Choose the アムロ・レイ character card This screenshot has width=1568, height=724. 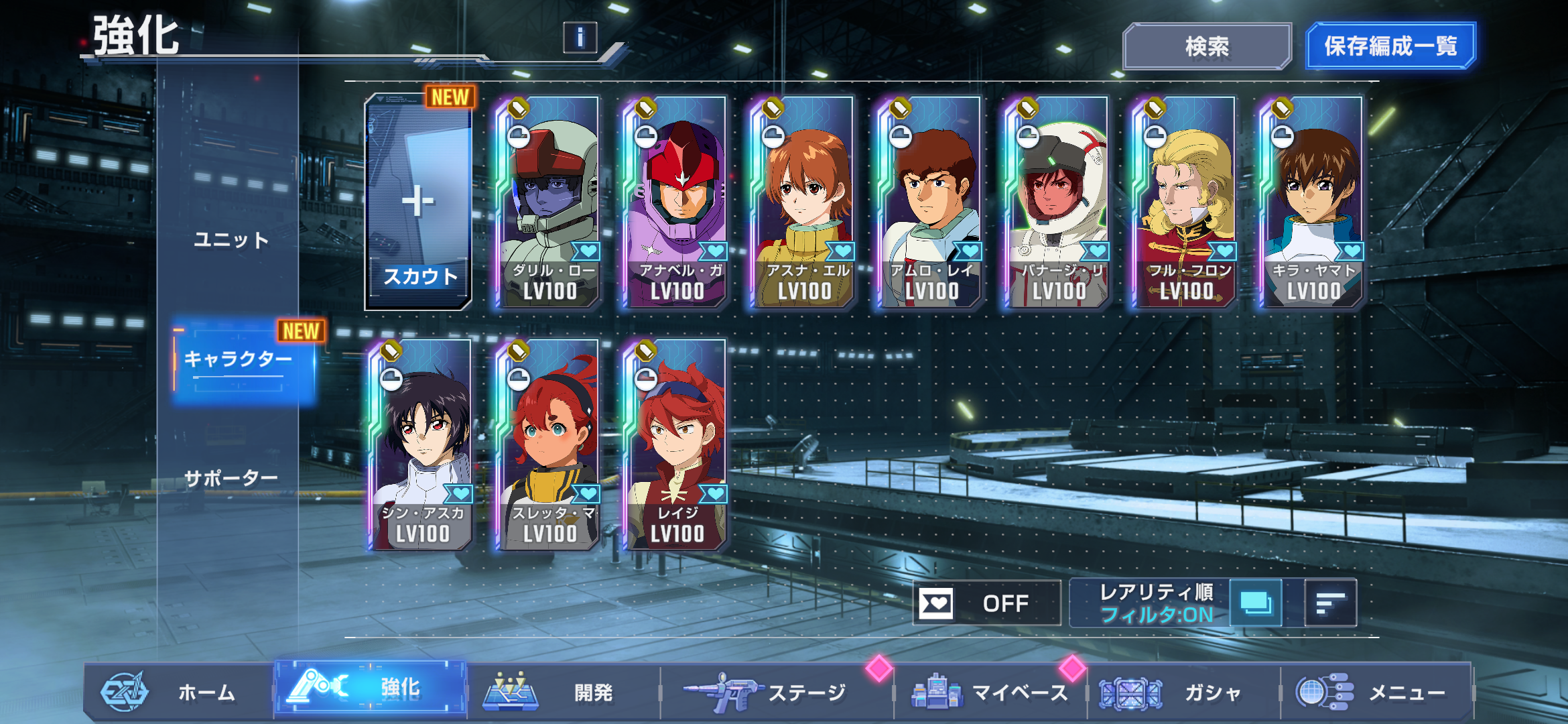click(x=930, y=202)
